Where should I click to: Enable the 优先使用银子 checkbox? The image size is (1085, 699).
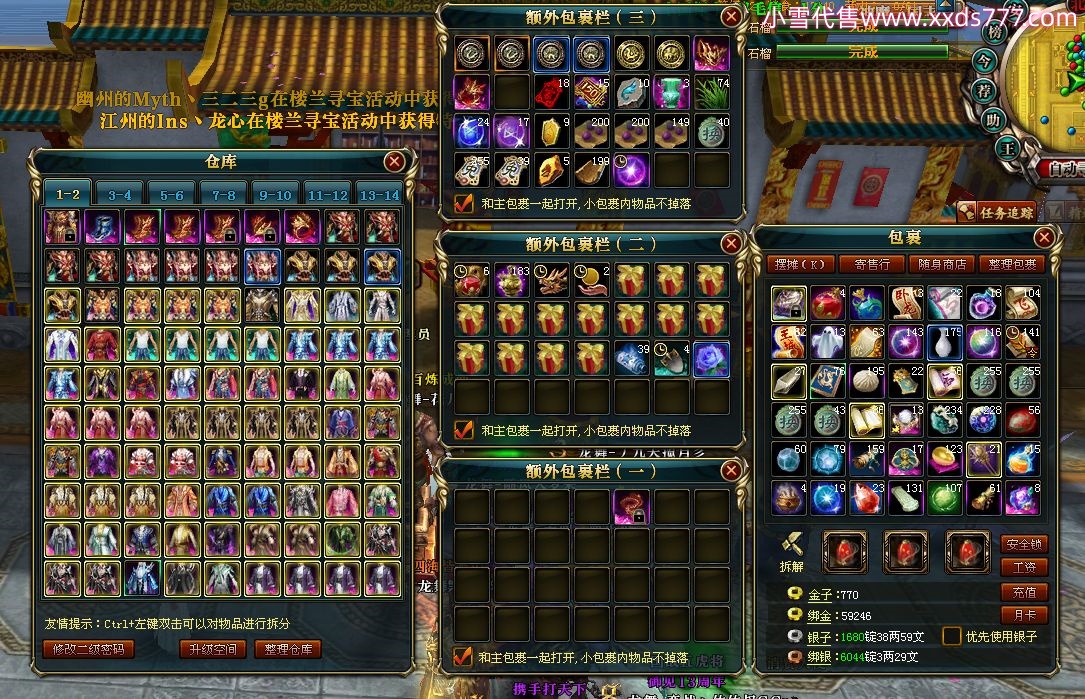(952, 636)
